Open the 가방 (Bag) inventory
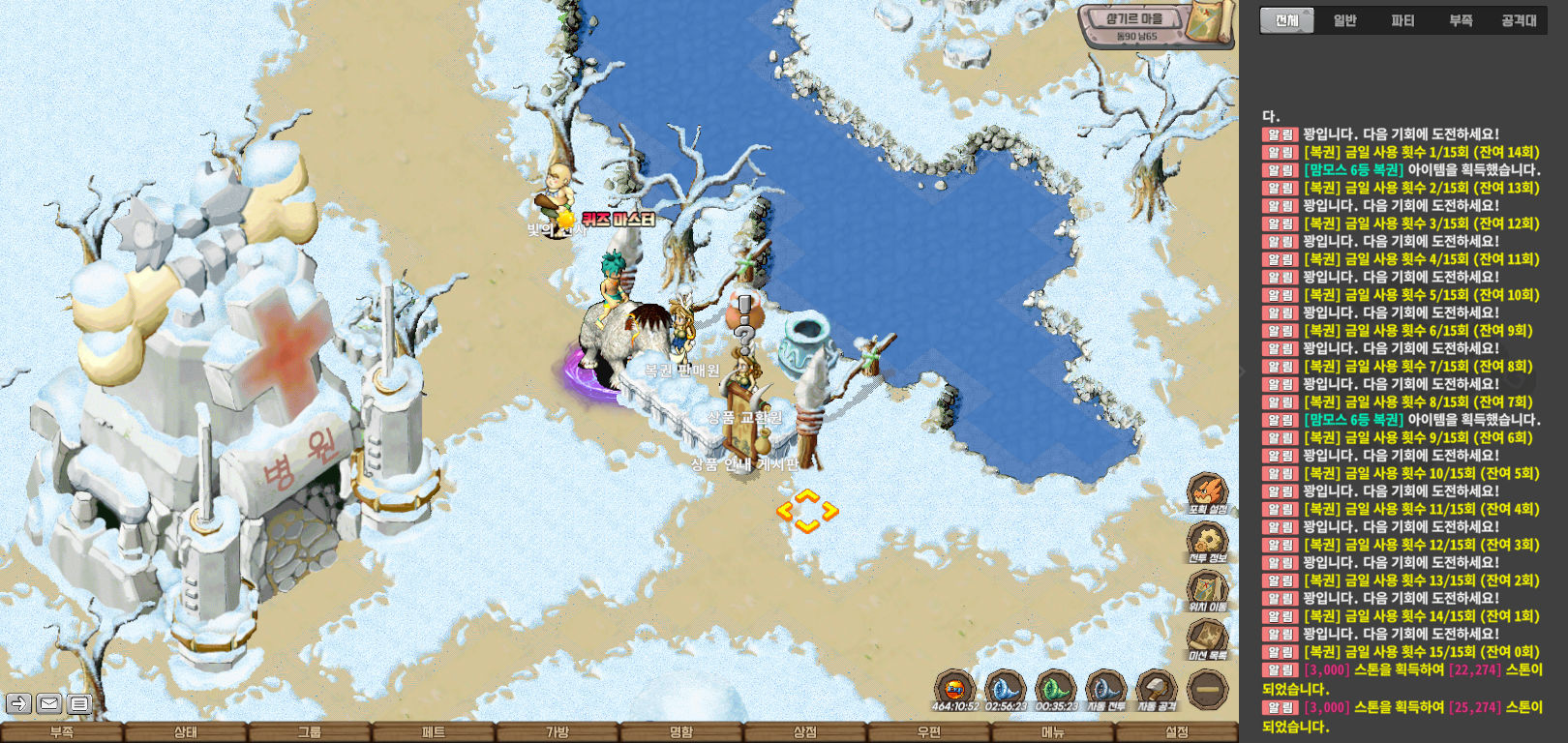The image size is (1568, 743). pos(558,732)
